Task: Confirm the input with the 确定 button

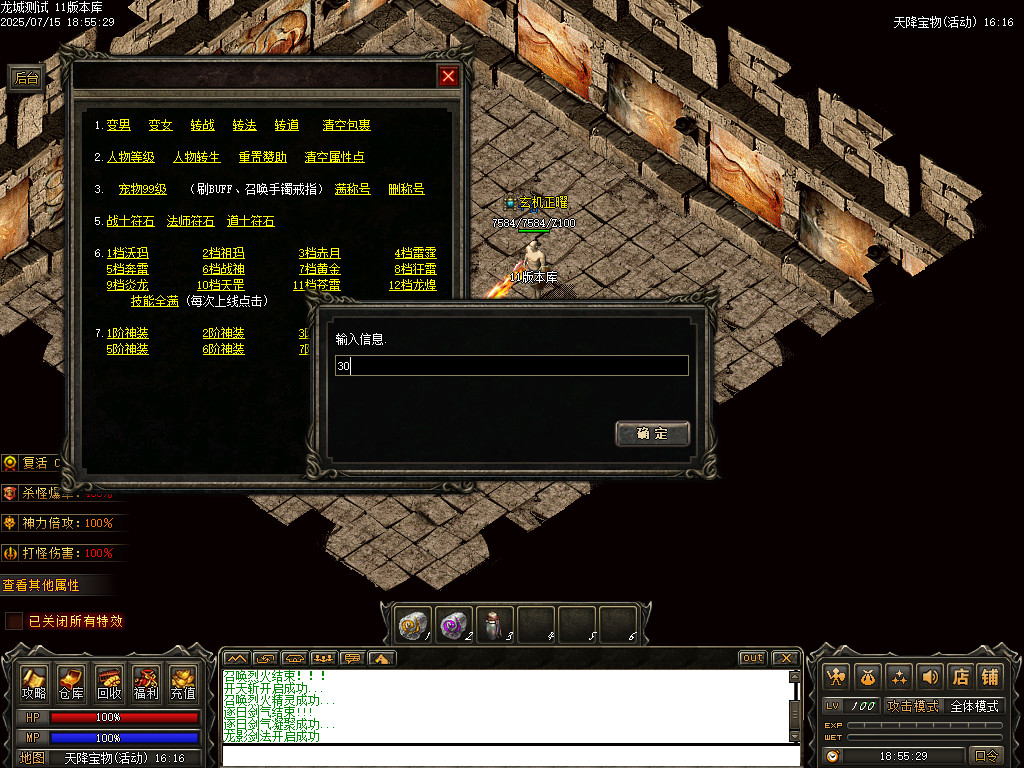Action: 652,433
